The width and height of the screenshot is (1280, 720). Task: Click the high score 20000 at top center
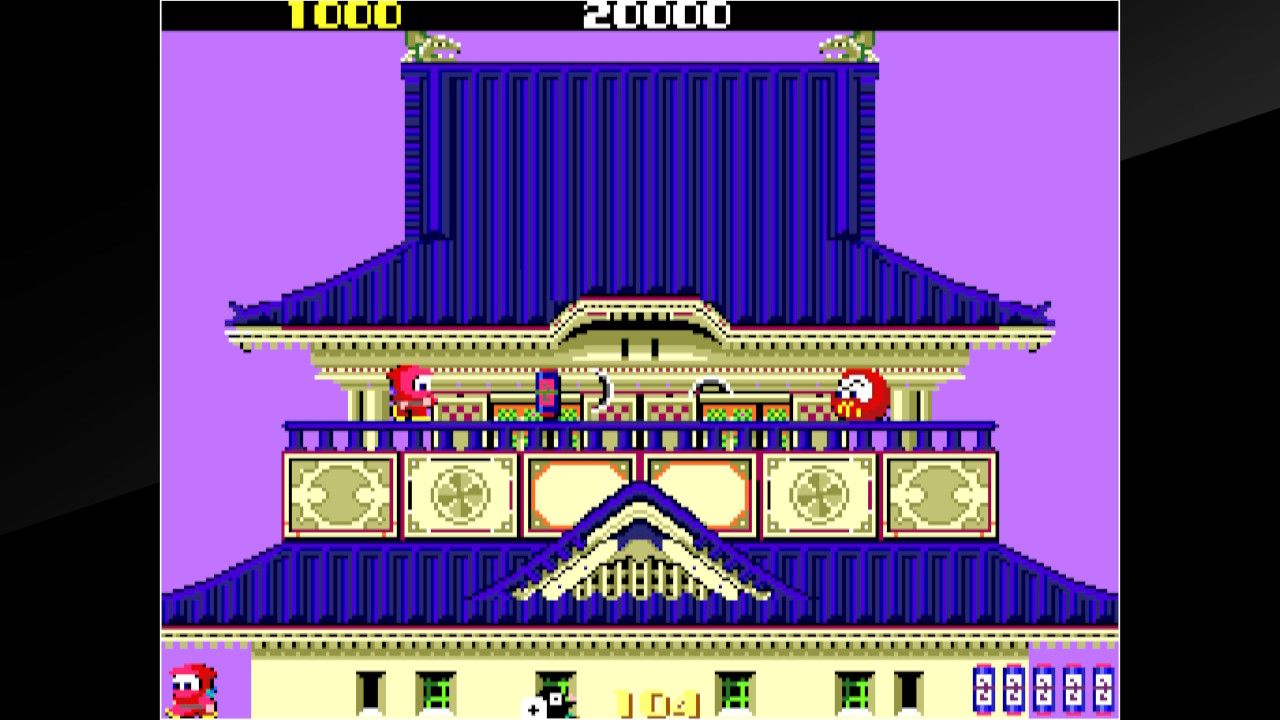660,15
